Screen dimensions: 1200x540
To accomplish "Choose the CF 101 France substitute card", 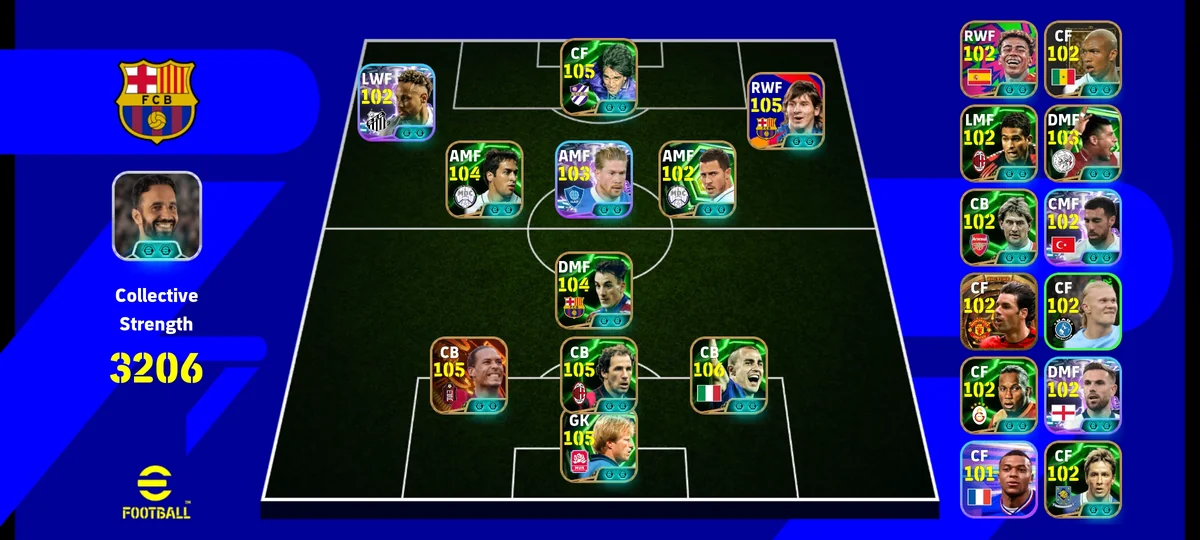I will pyautogui.click(x=999, y=480).
